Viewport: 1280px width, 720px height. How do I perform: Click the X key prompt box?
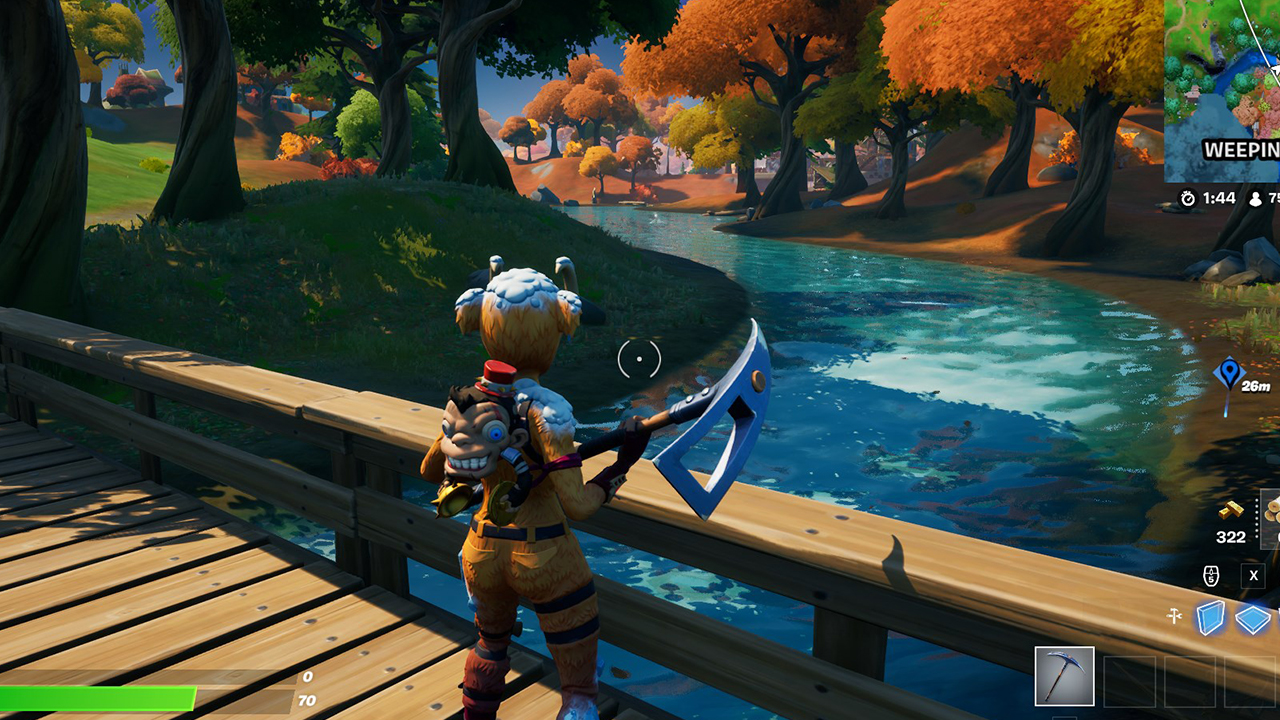point(1253,575)
